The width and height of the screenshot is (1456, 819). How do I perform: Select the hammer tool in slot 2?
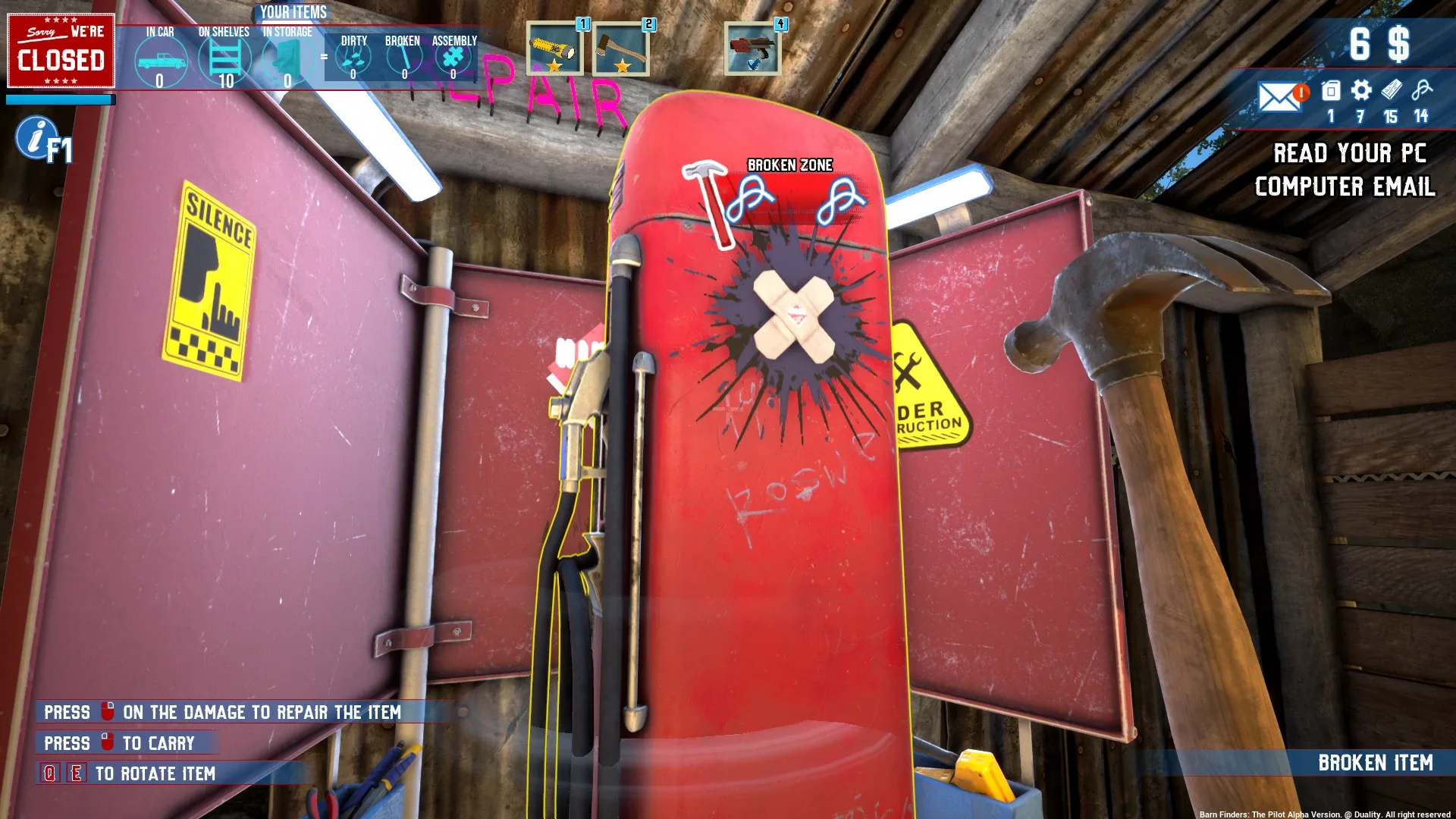pyautogui.click(x=622, y=49)
